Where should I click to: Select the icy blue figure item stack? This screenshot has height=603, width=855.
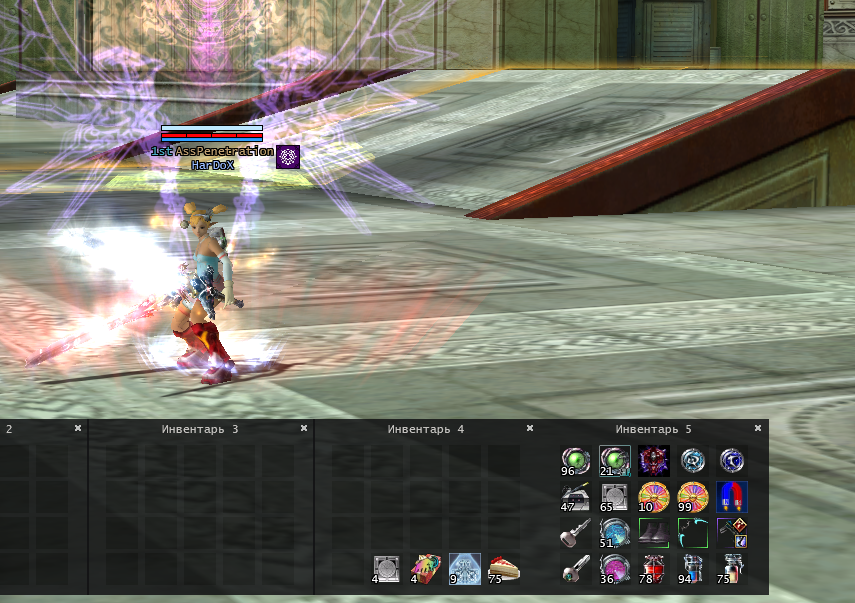[x=465, y=569]
